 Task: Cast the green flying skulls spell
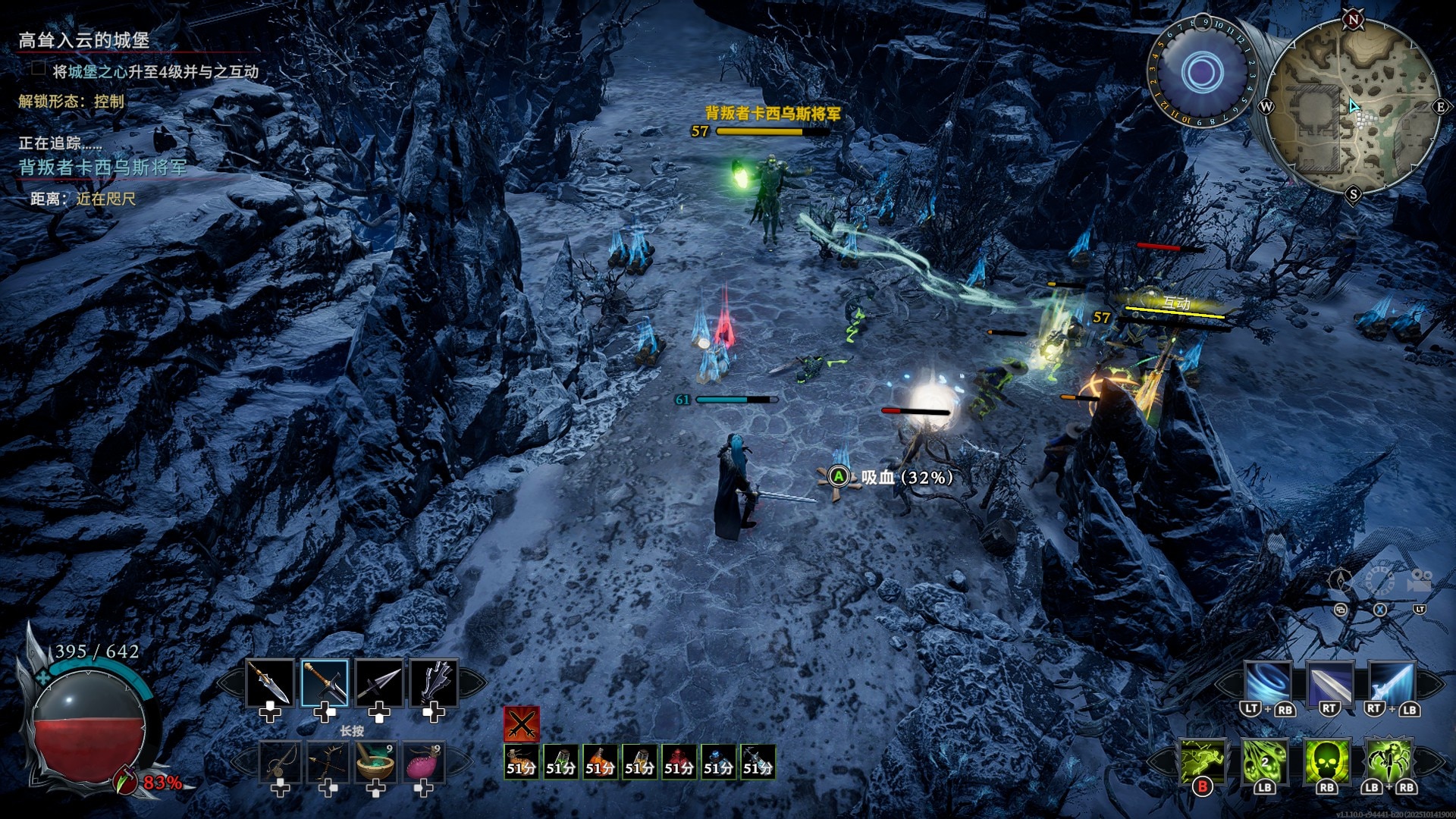[x=1264, y=761]
